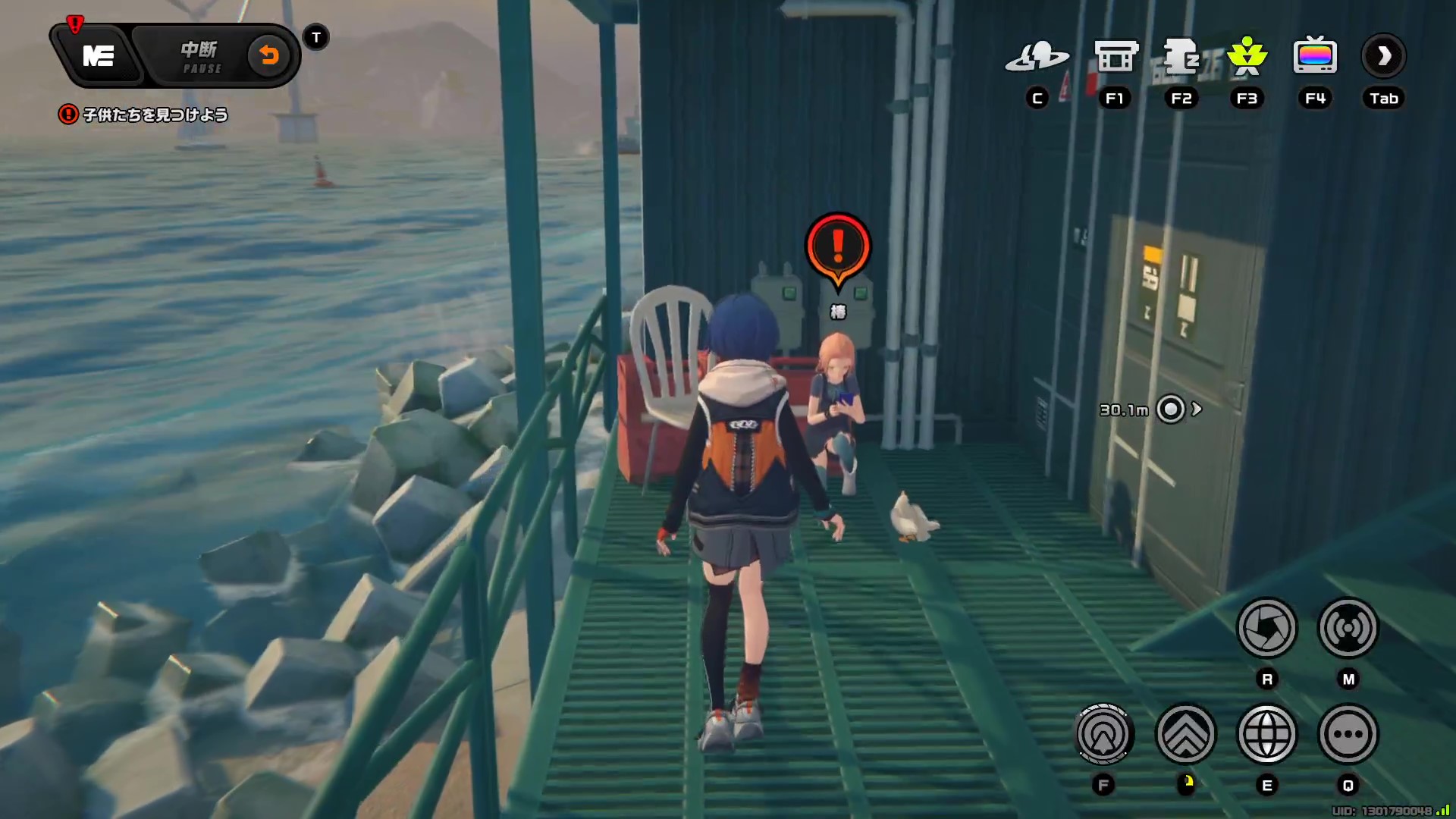Activate the circular ring-arrow ability button
The image size is (1456, 819).
pos(1104,734)
